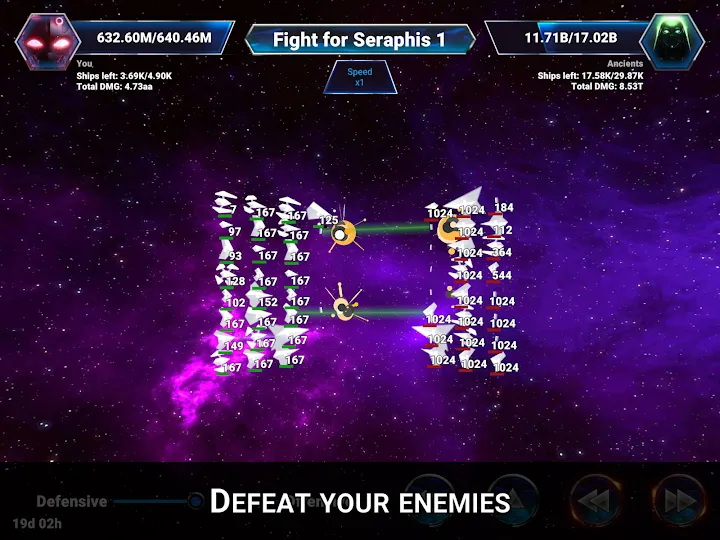Select the Ancients enemy portrait

(671, 39)
